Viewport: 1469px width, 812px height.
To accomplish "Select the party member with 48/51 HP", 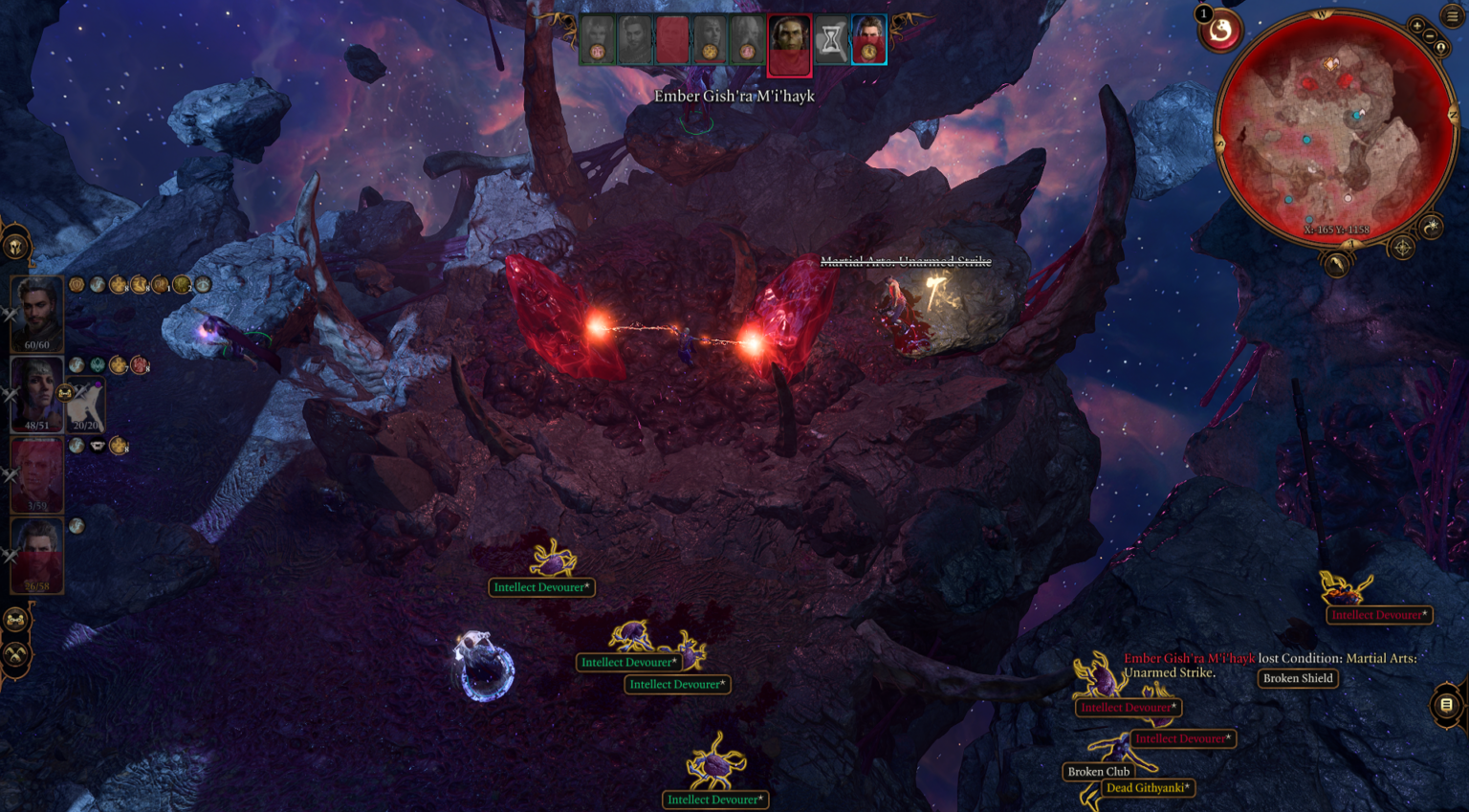I will pos(37,394).
